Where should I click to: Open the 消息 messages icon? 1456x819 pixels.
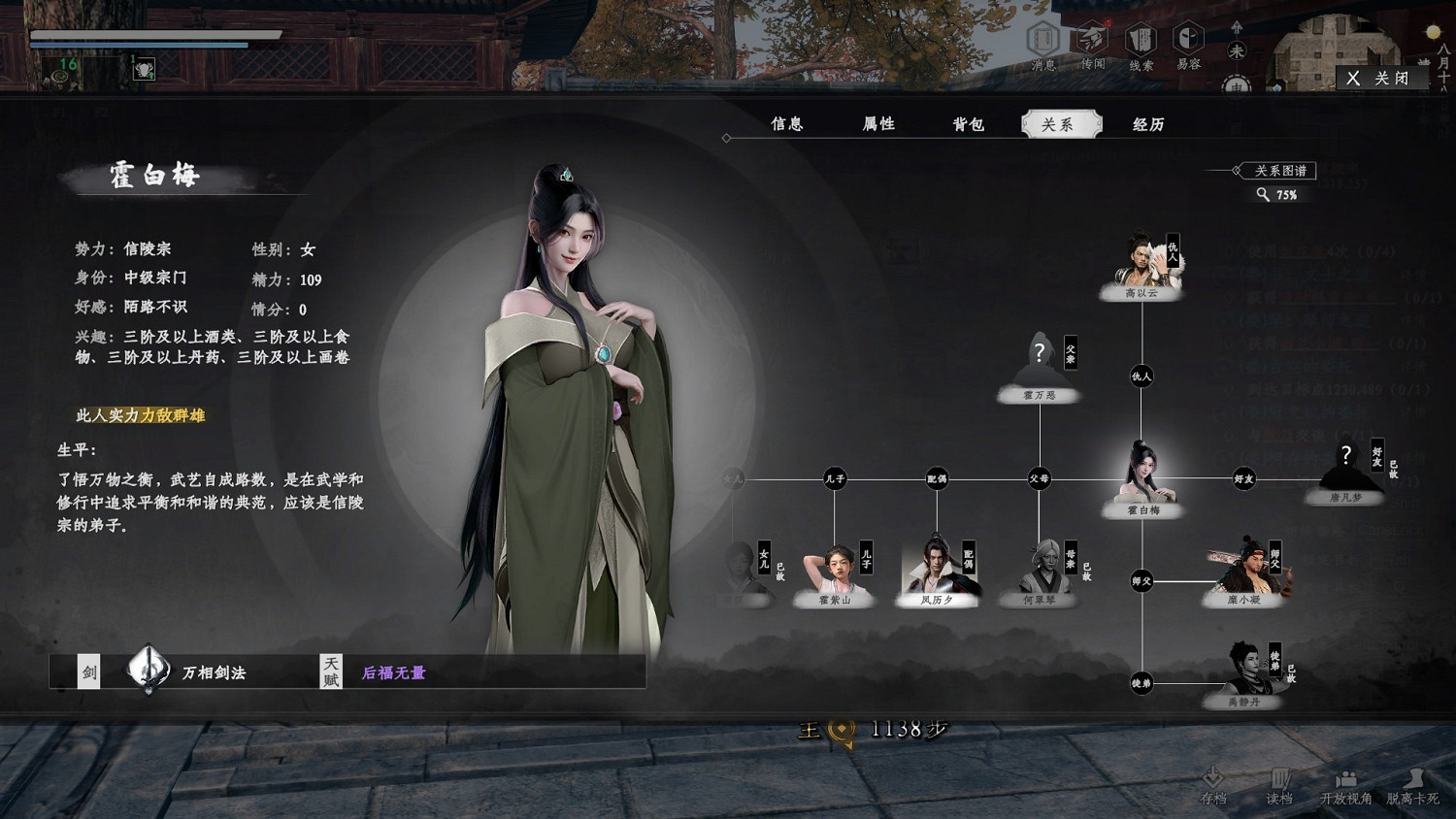click(x=1043, y=46)
